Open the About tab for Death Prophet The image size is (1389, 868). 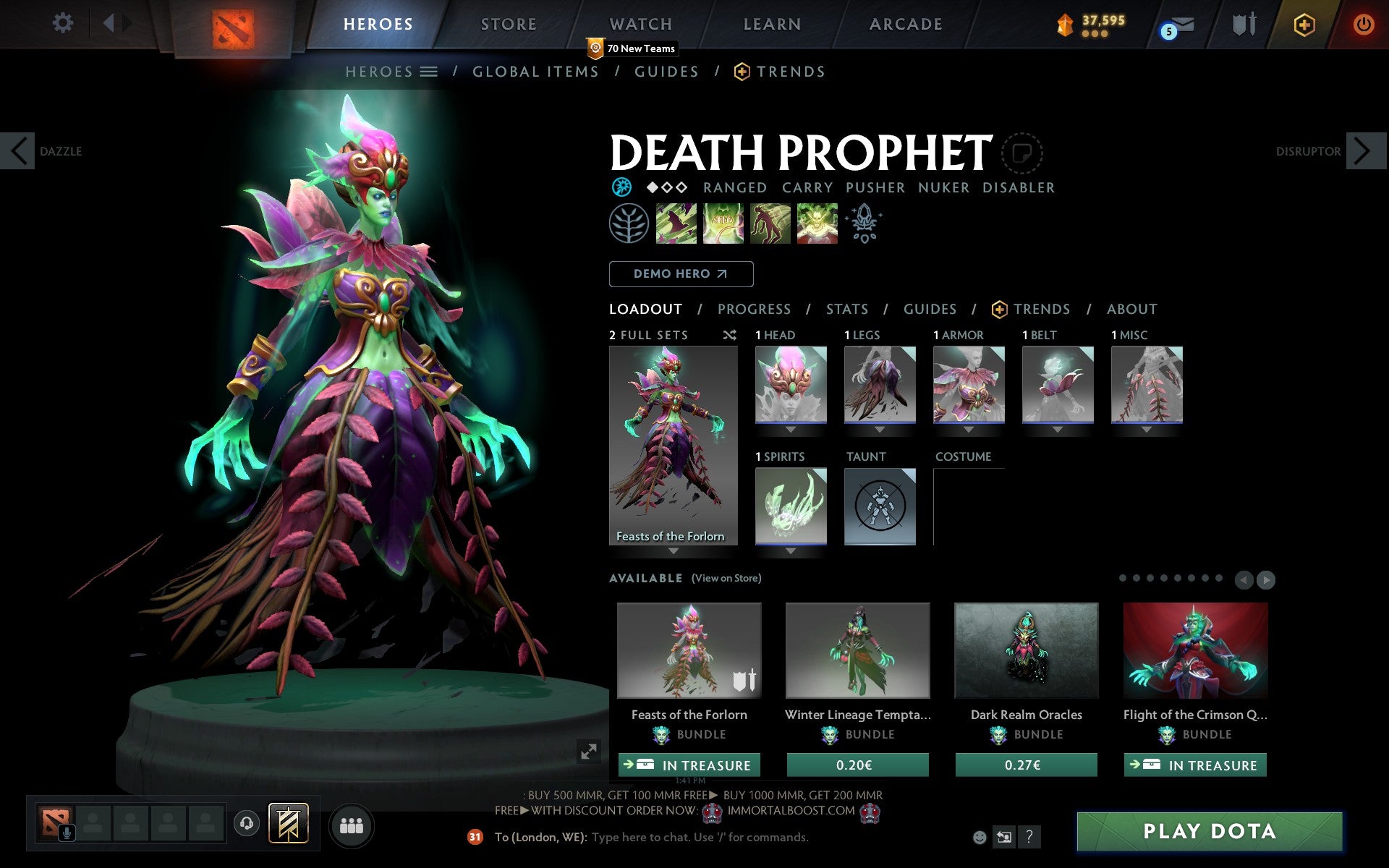pyautogui.click(x=1131, y=310)
